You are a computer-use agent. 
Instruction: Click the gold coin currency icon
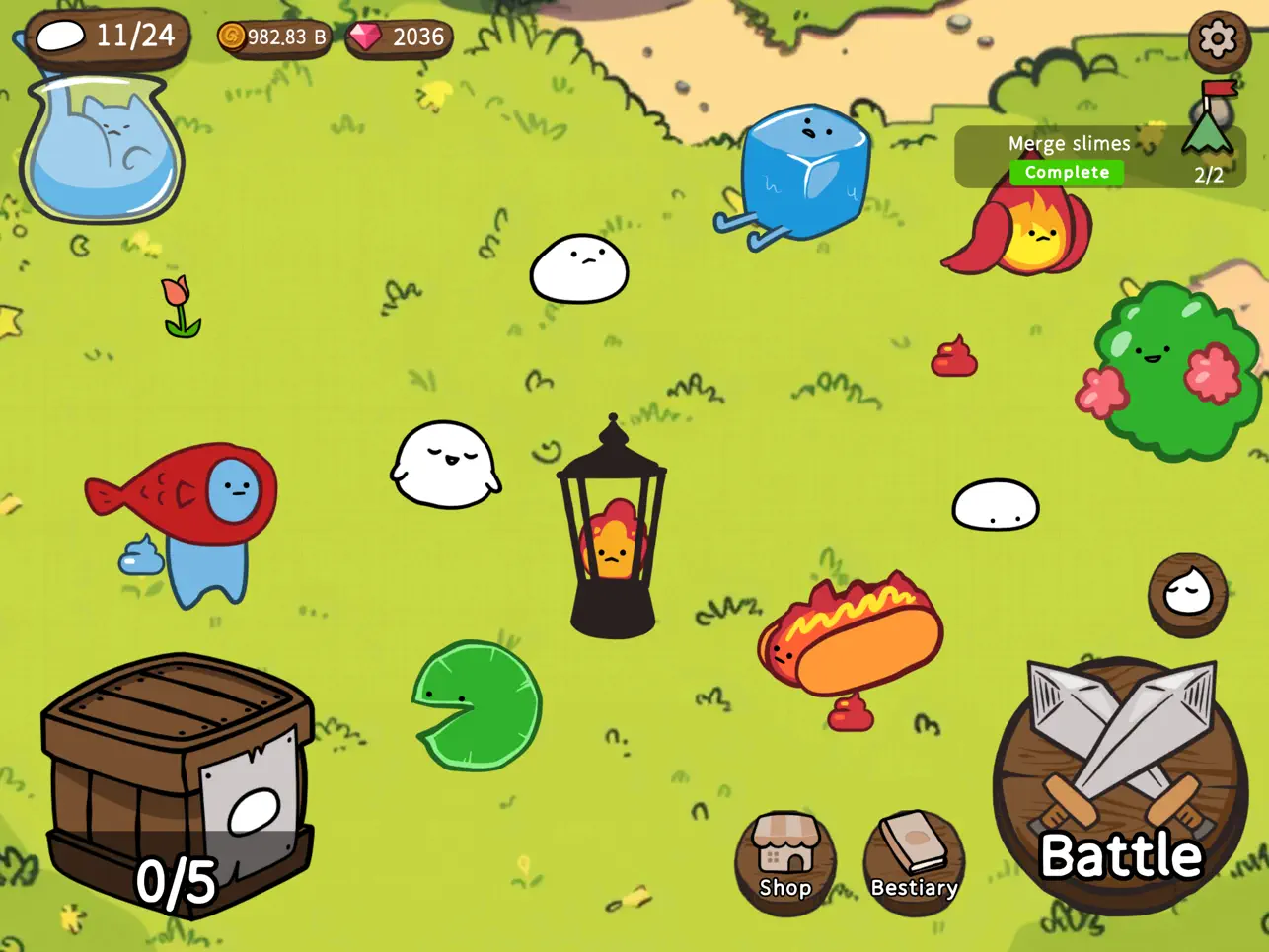click(231, 36)
